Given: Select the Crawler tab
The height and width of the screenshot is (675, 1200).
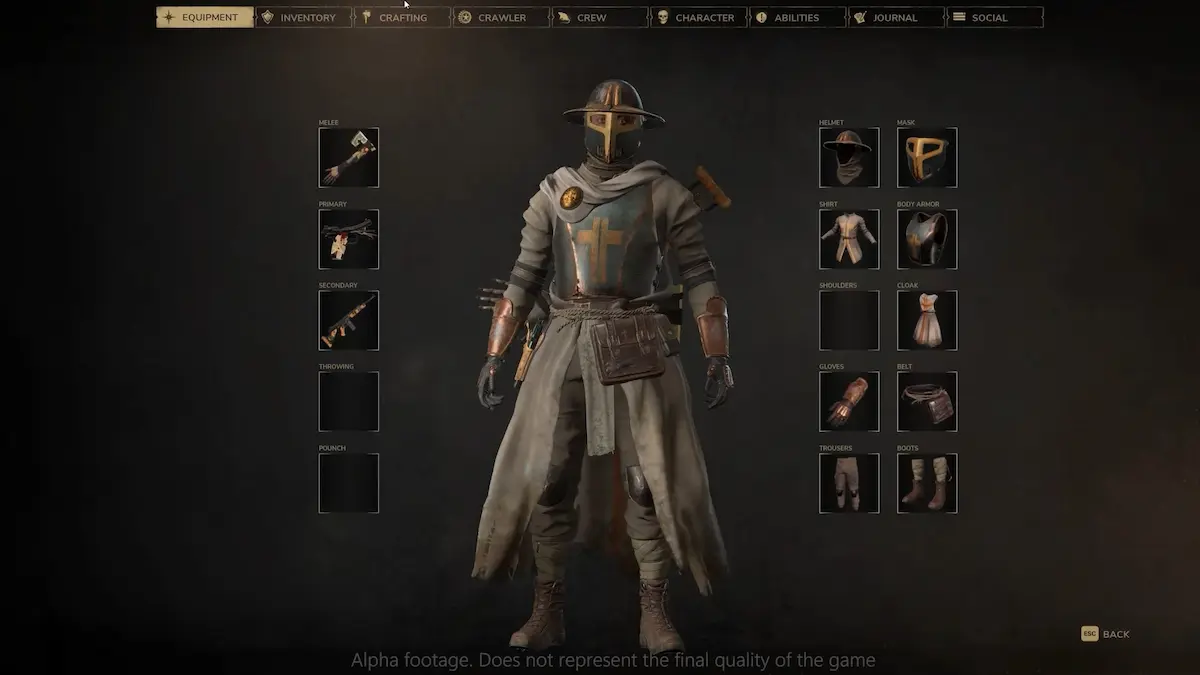Looking at the screenshot, I should tap(501, 17).
